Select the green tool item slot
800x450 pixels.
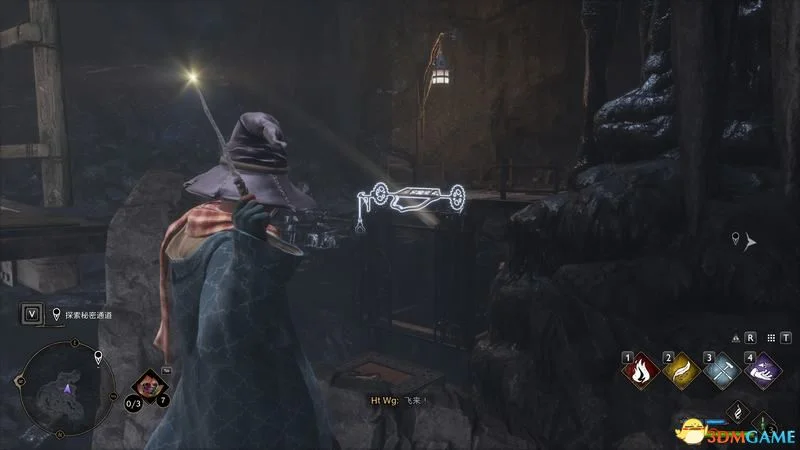tap(763, 419)
